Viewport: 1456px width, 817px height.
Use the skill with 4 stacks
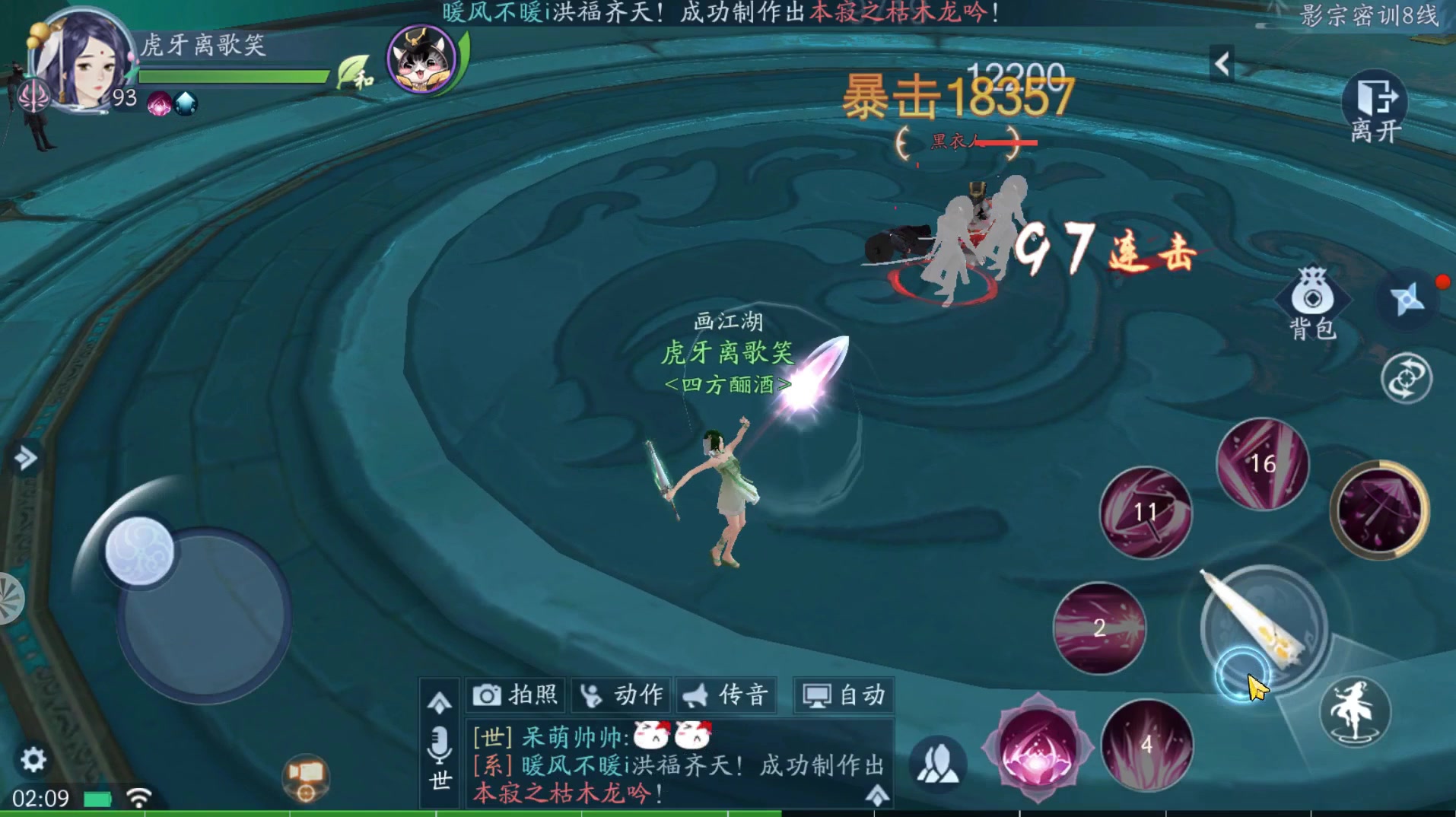[1146, 746]
